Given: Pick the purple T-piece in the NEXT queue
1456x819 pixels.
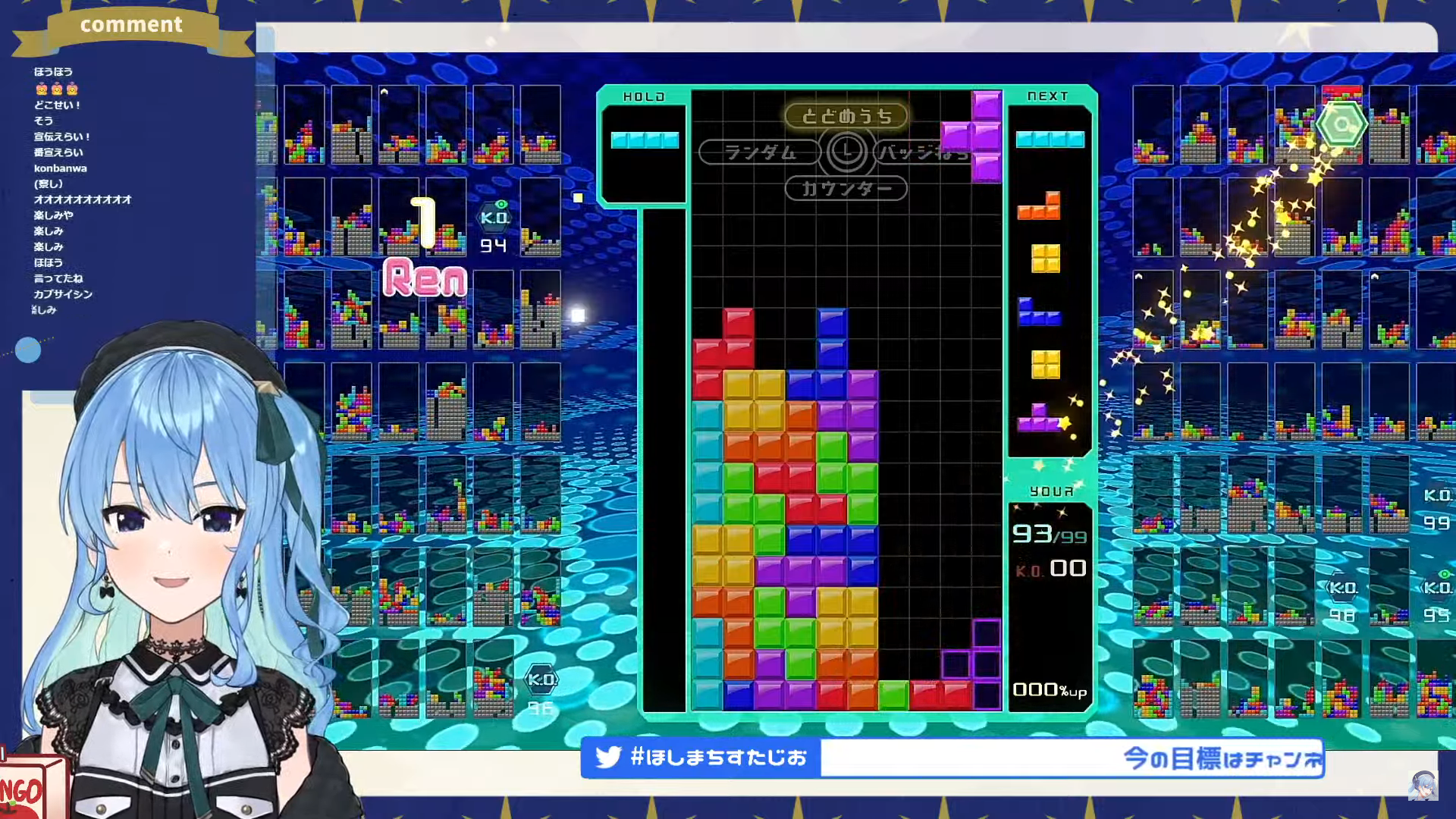Looking at the screenshot, I should click(1037, 418).
